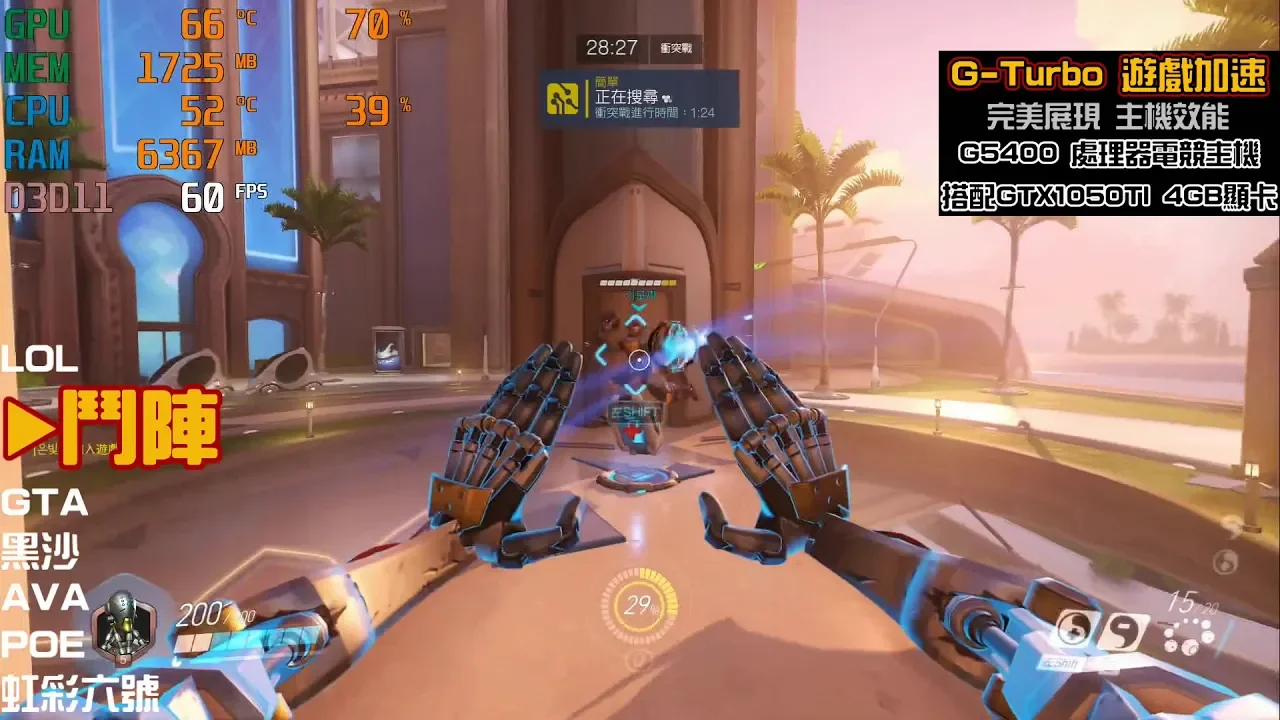Screen dimensions: 1280x720
Task: Click the 衝突戰 skirmish mode label
Action: [675, 48]
